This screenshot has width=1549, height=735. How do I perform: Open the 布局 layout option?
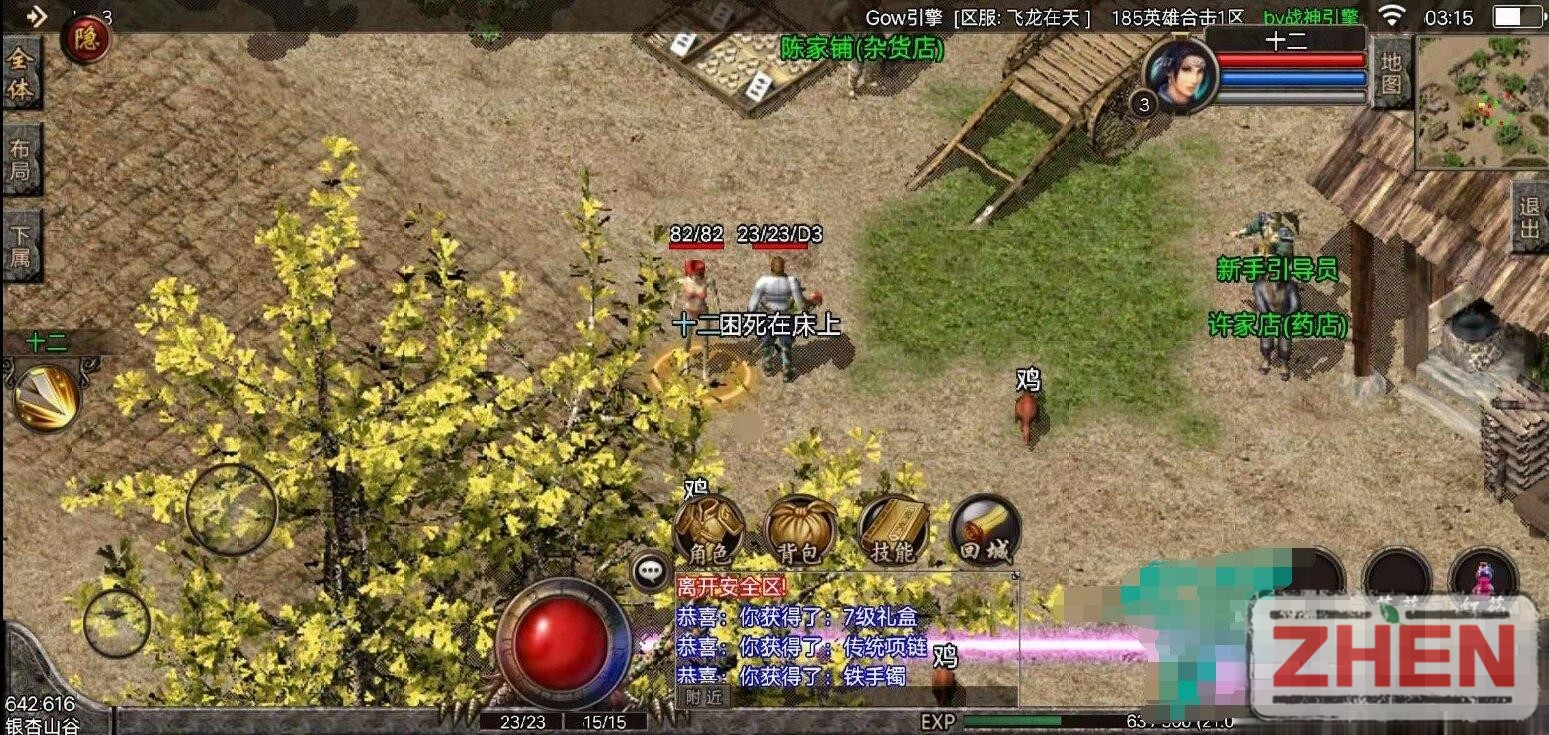pos(22,160)
